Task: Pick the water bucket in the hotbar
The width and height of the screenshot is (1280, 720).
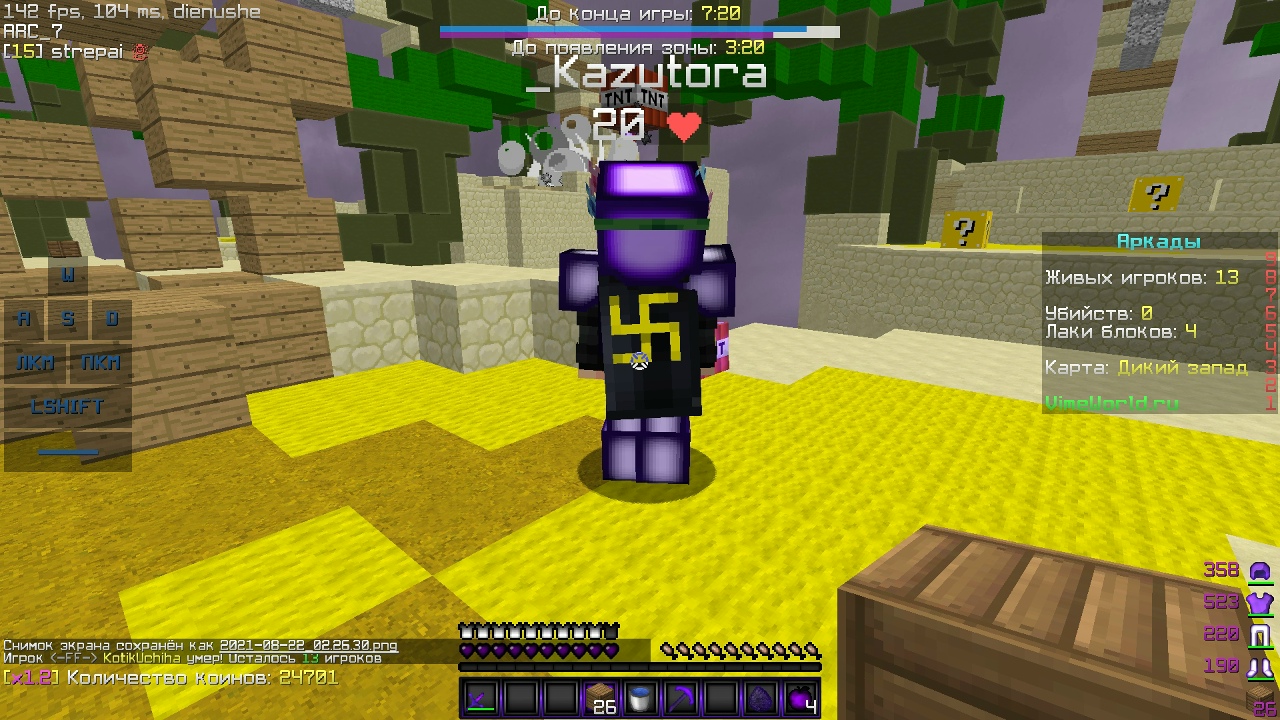Action: pos(642,697)
